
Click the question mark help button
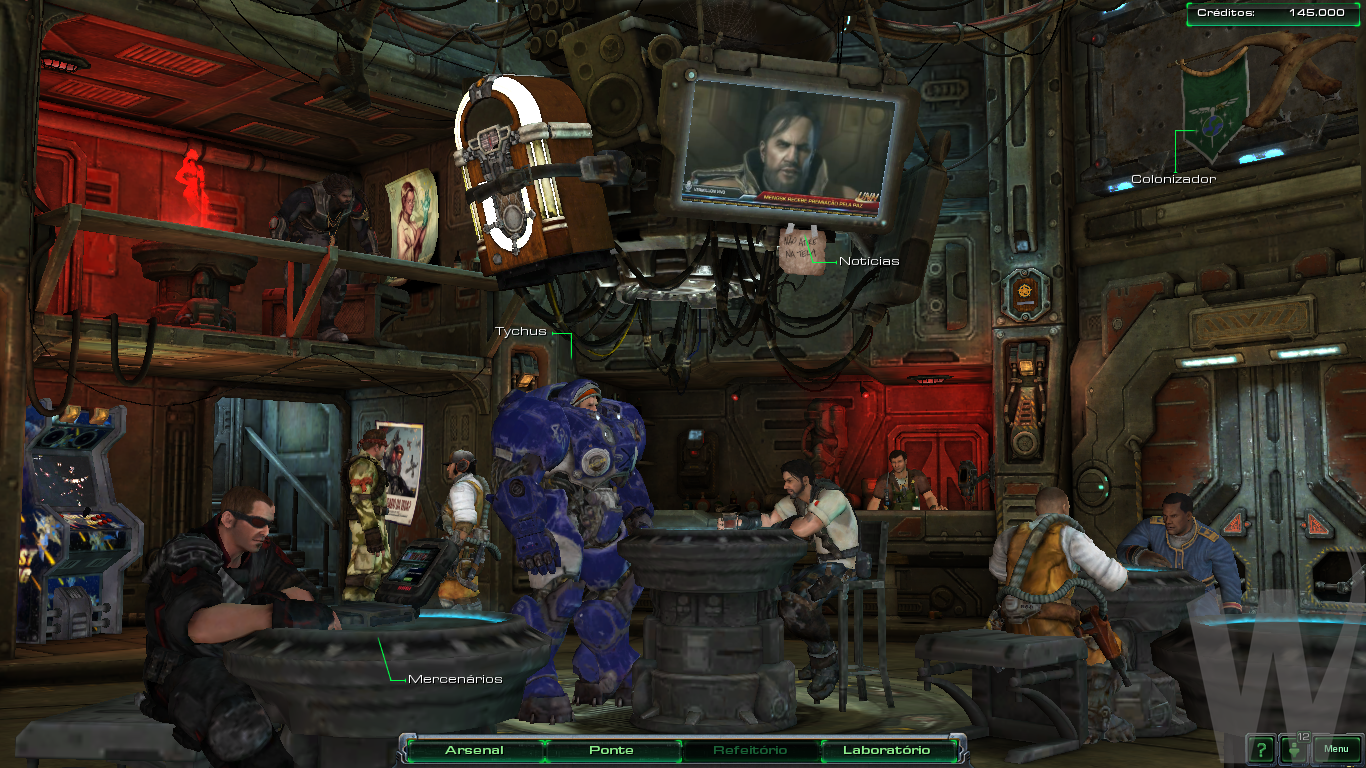tap(1262, 749)
